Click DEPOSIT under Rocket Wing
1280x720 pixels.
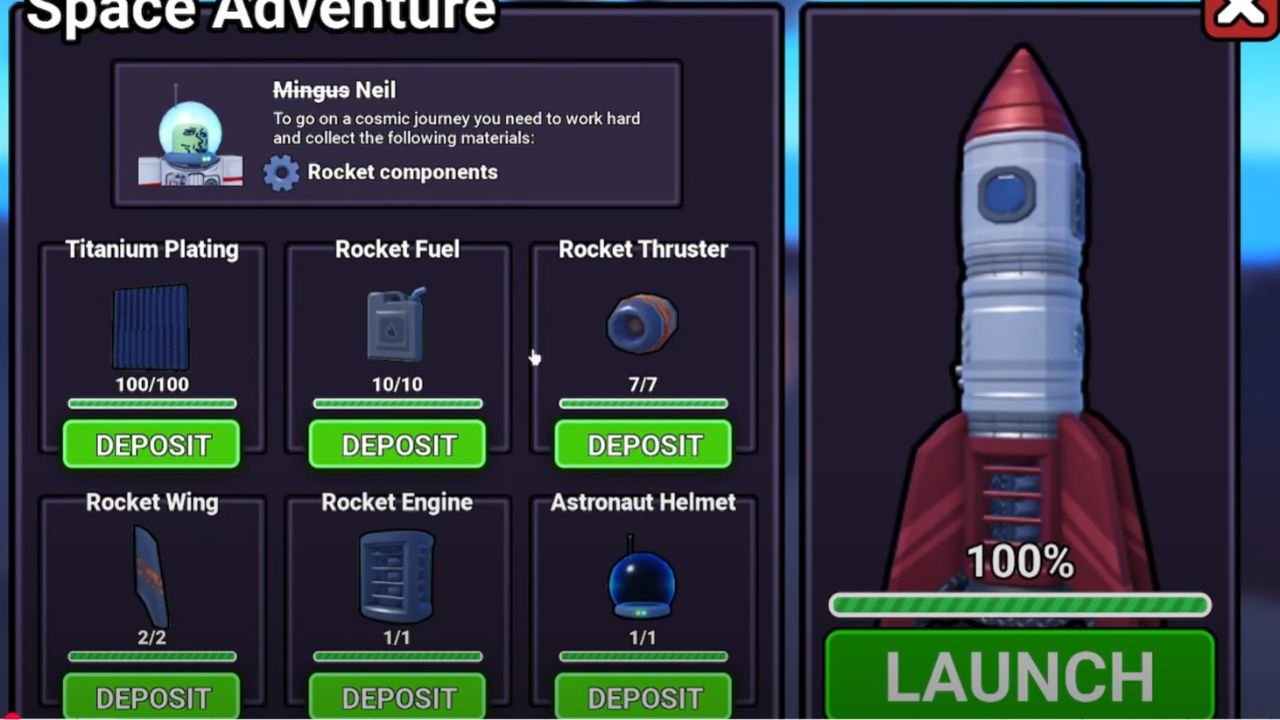151,697
